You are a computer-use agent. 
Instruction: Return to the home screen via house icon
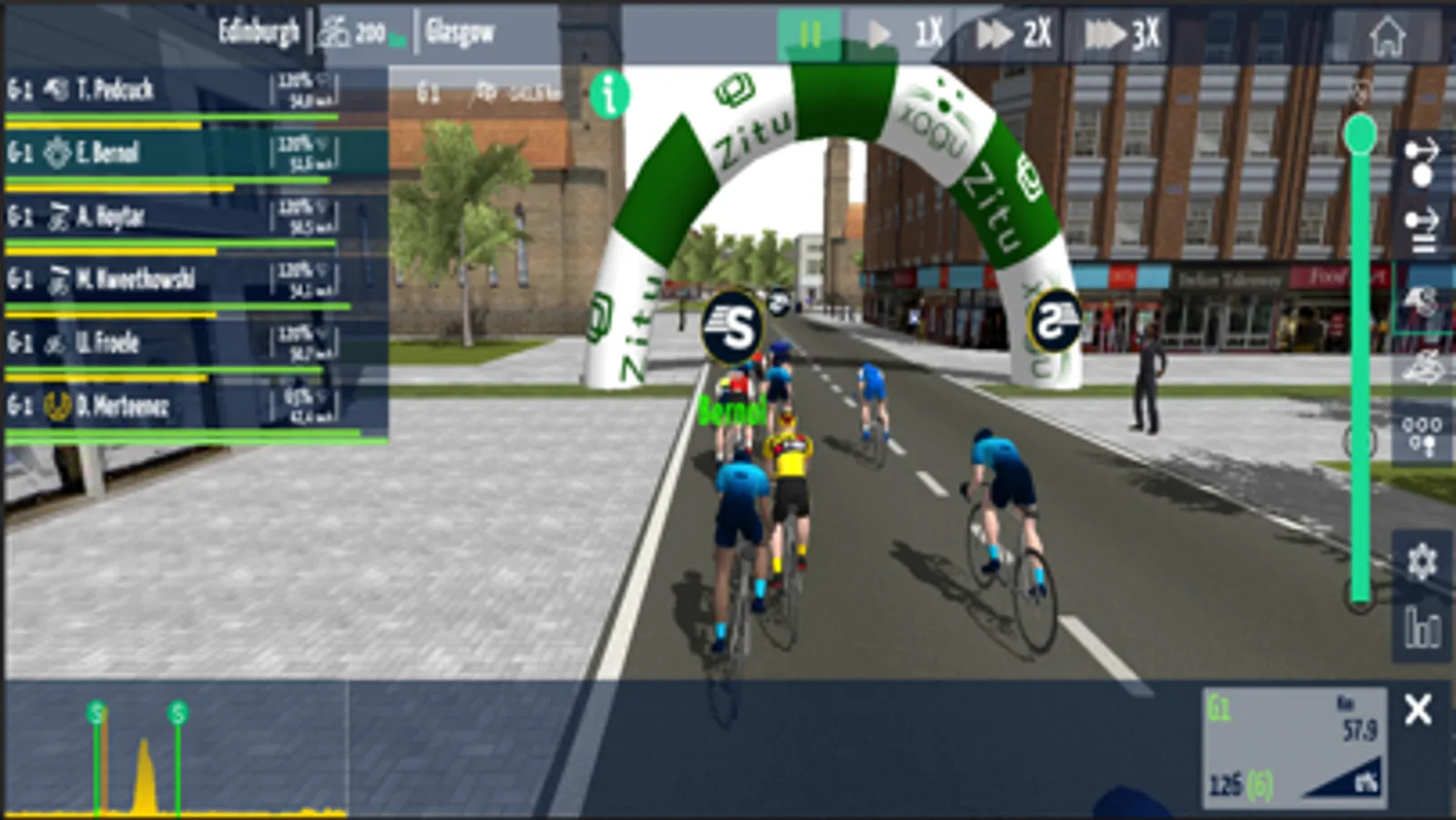(1387, 36)
